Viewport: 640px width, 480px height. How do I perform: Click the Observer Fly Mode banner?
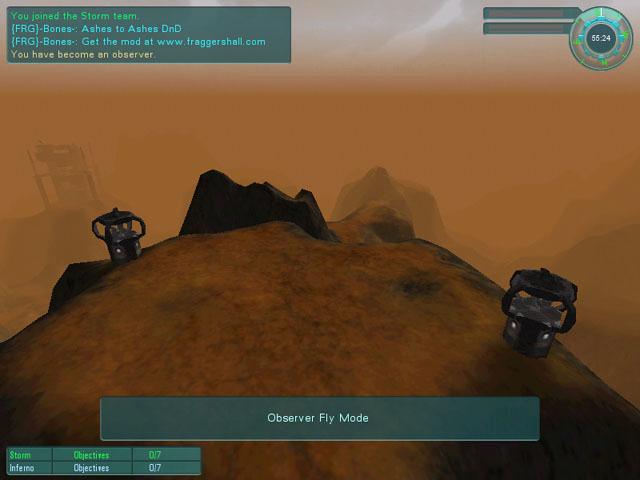pyautogui.click(x=319, y=418)
